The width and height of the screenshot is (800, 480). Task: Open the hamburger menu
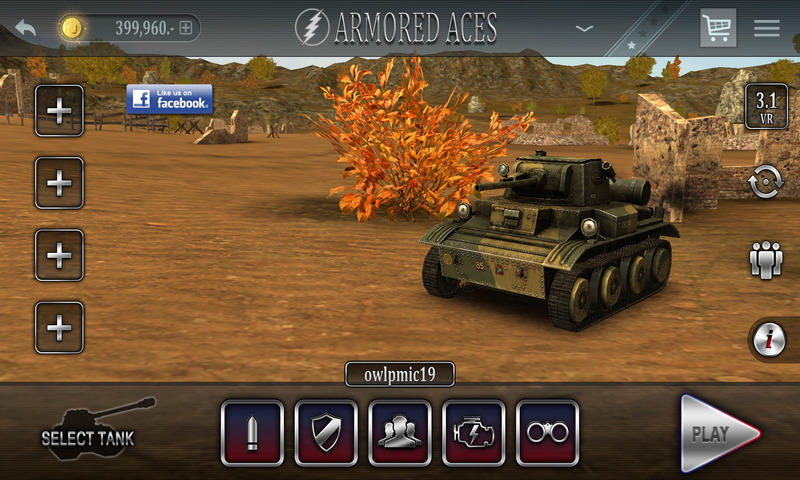[767, 28]
